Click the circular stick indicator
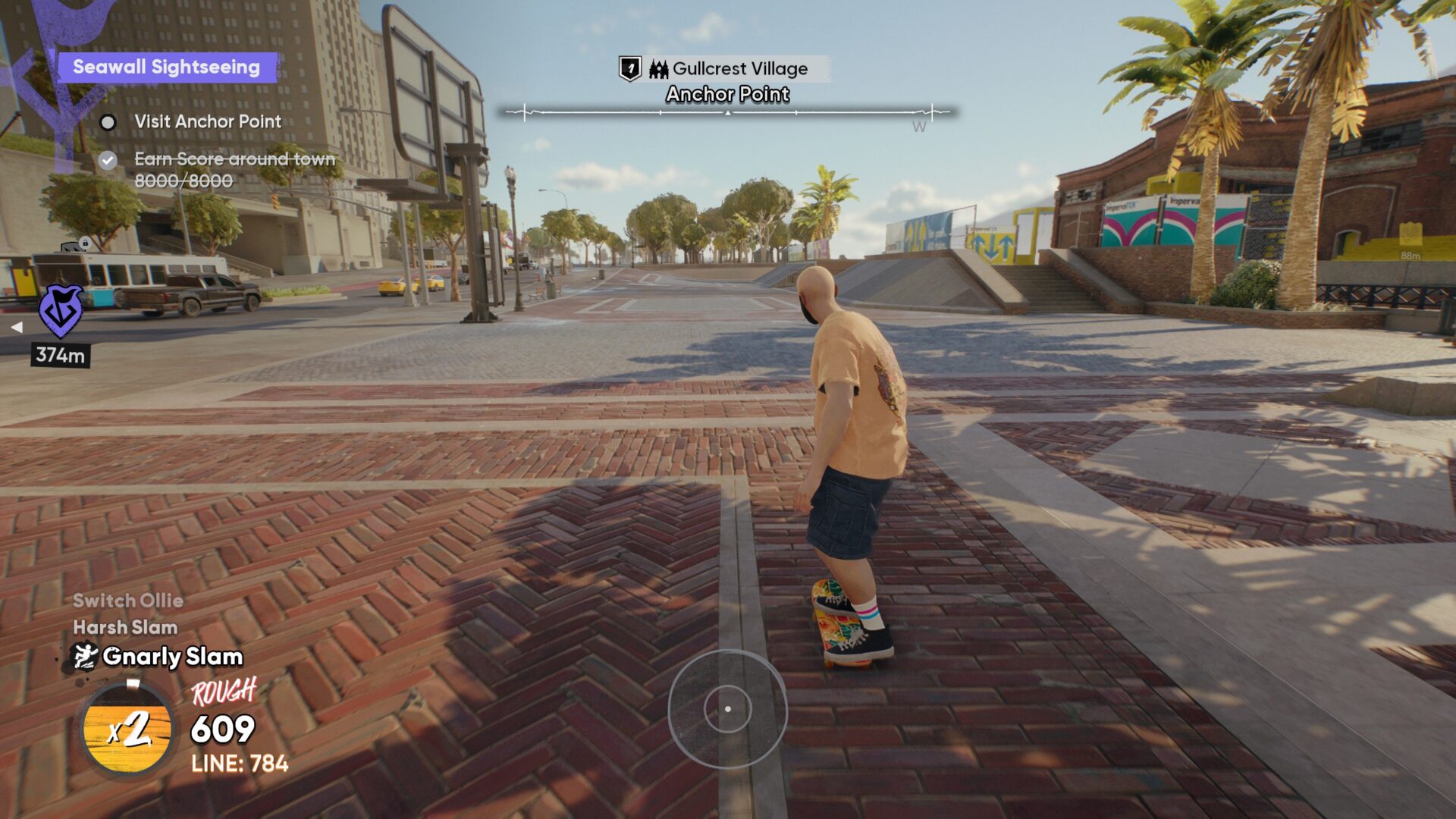This screenshot has width=1456, height=819. (727, 709)
